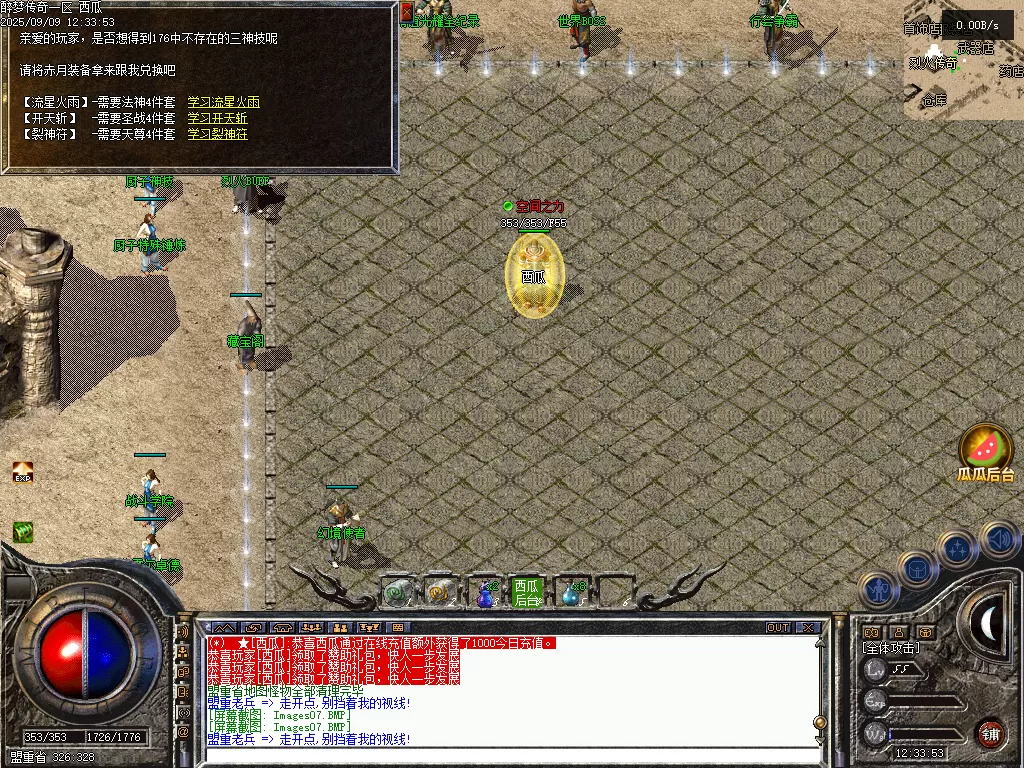Choose the 学习流星火雨 dialogue link
The image size is (1024, 768).
point(224,102)
